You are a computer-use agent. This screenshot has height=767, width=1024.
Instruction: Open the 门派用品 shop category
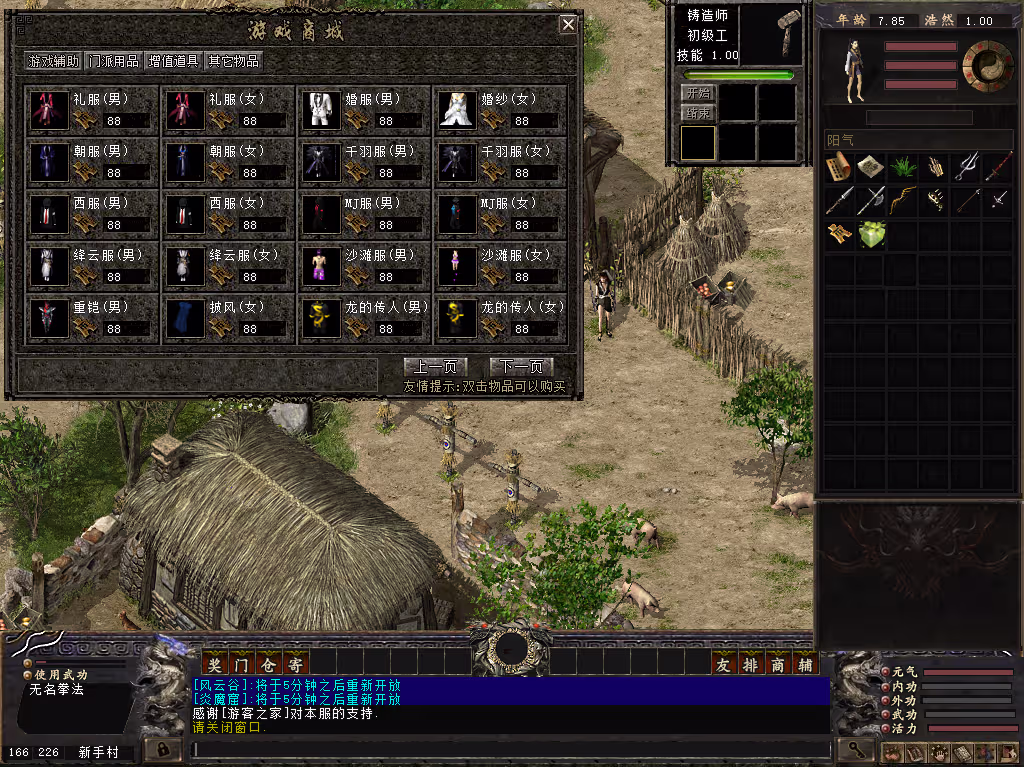(114, 61)
